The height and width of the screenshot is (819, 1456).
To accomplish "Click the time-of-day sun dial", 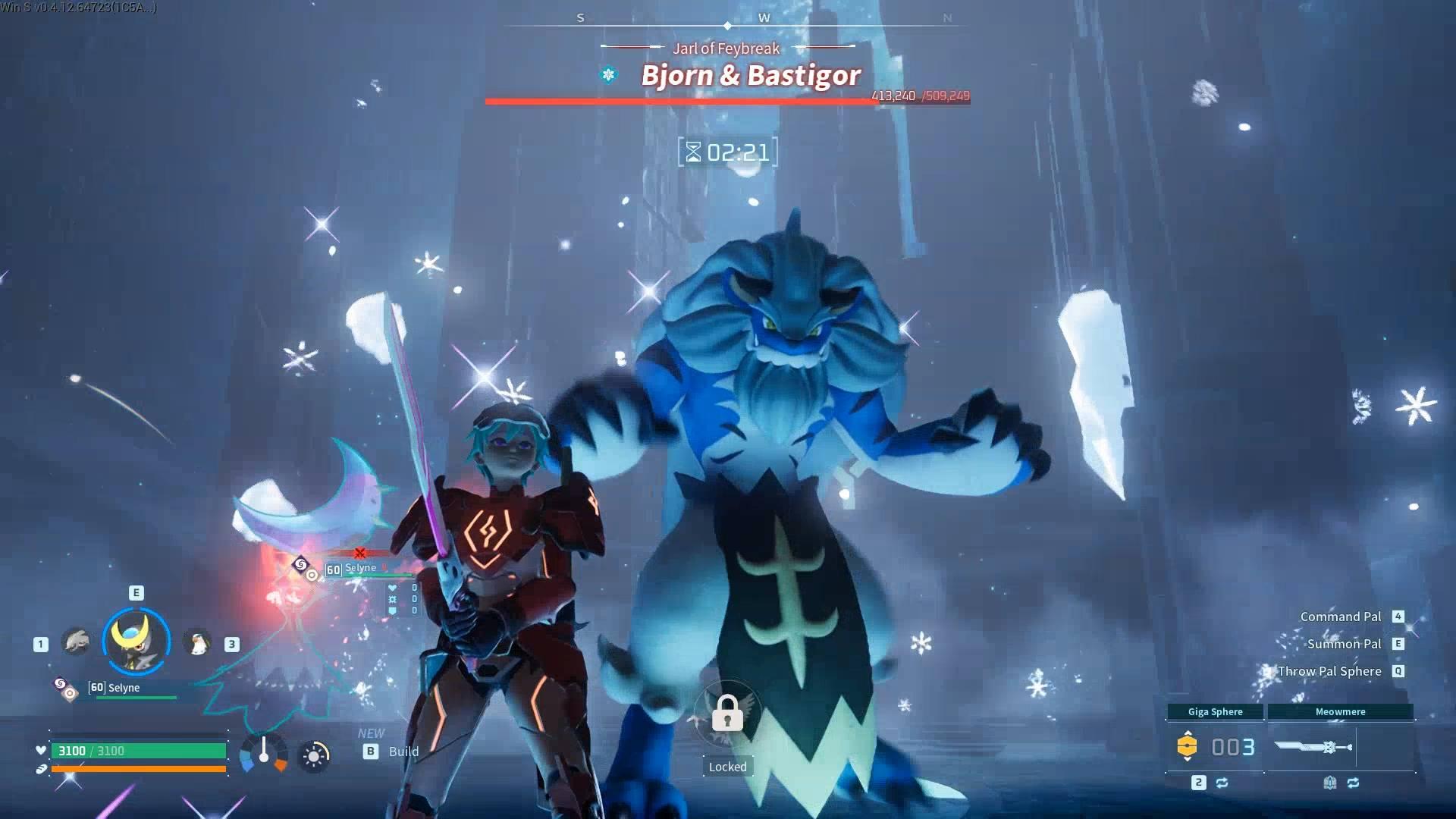I will 314,755.
